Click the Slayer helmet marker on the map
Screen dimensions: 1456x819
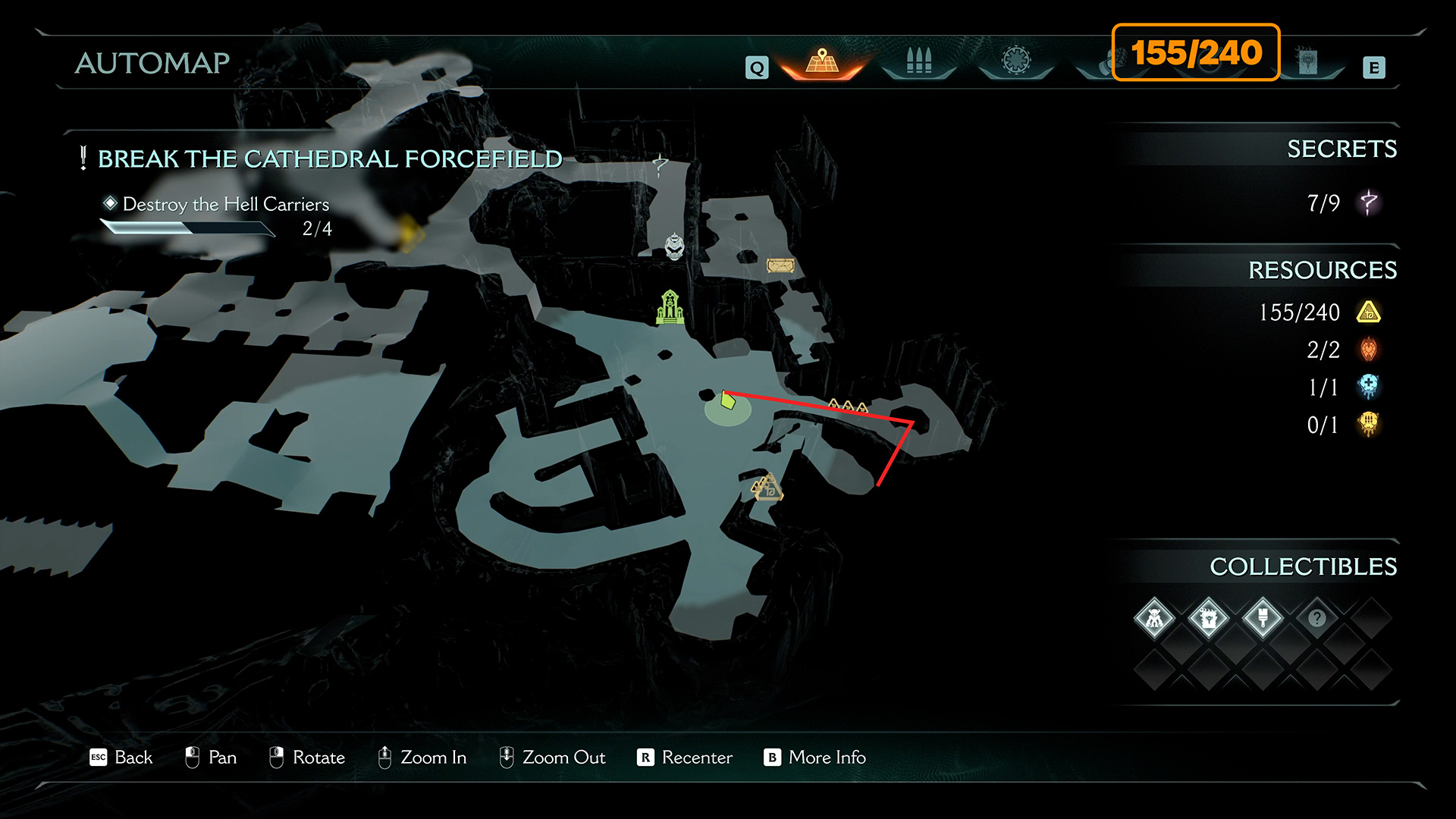674,246
